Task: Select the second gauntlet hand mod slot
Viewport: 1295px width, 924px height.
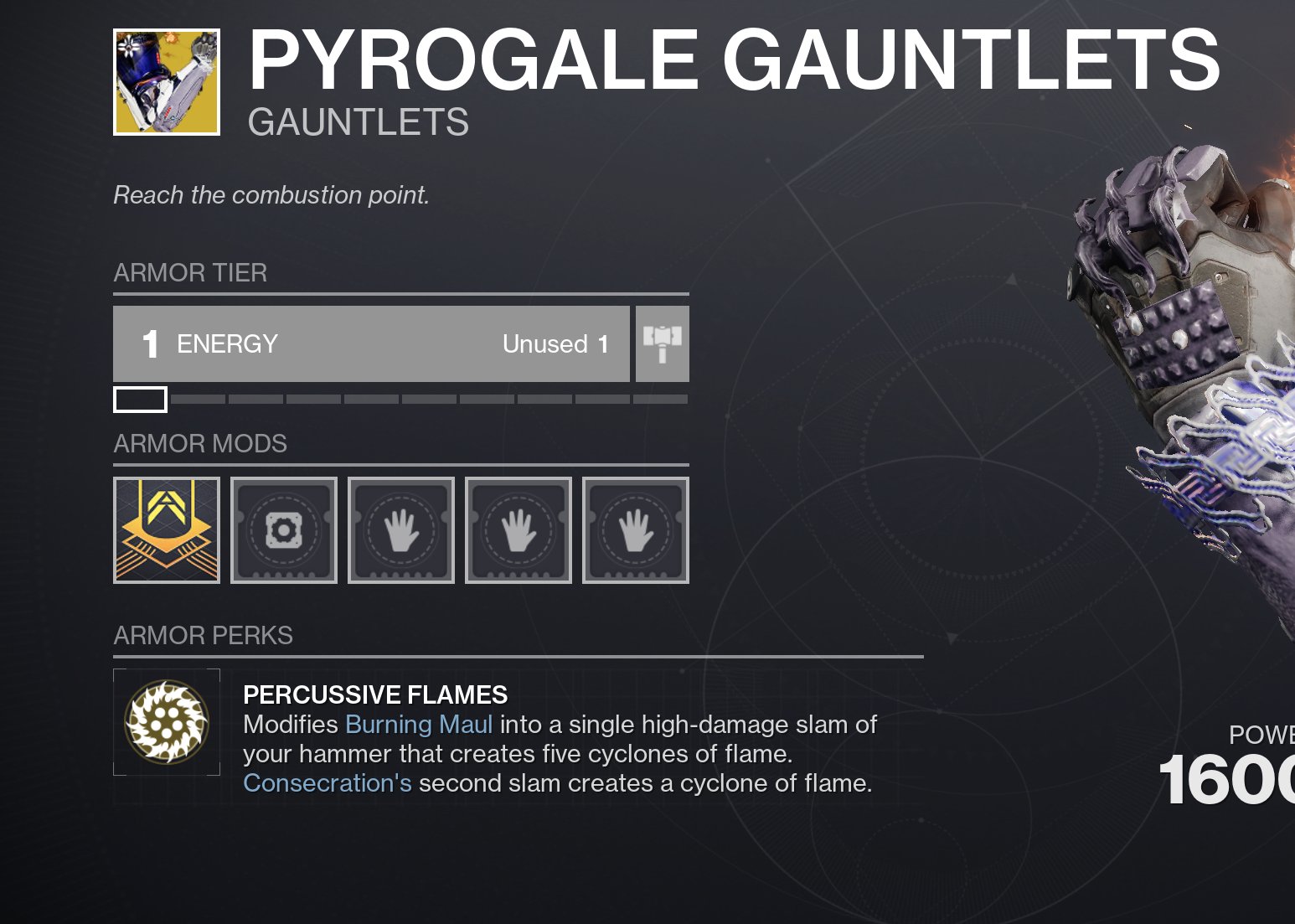Action: [518, 529]
